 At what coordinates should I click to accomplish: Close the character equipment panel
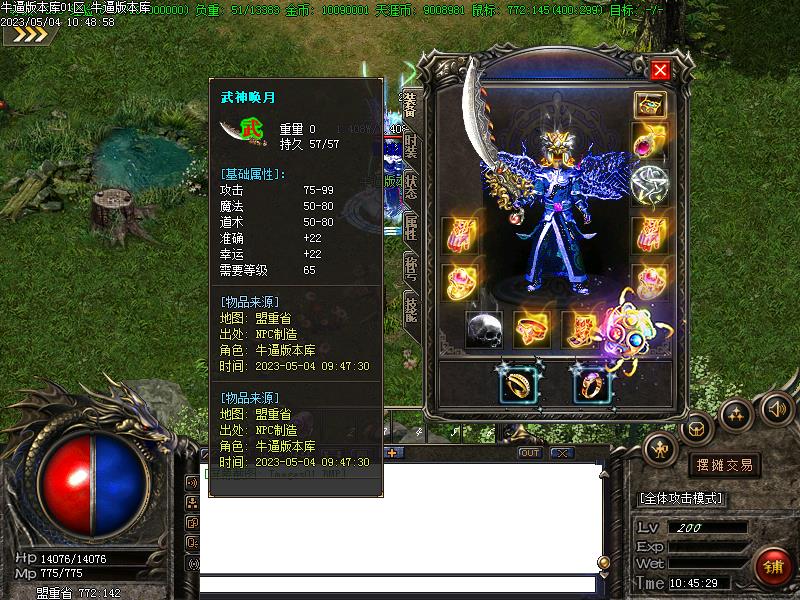(660, 70)
